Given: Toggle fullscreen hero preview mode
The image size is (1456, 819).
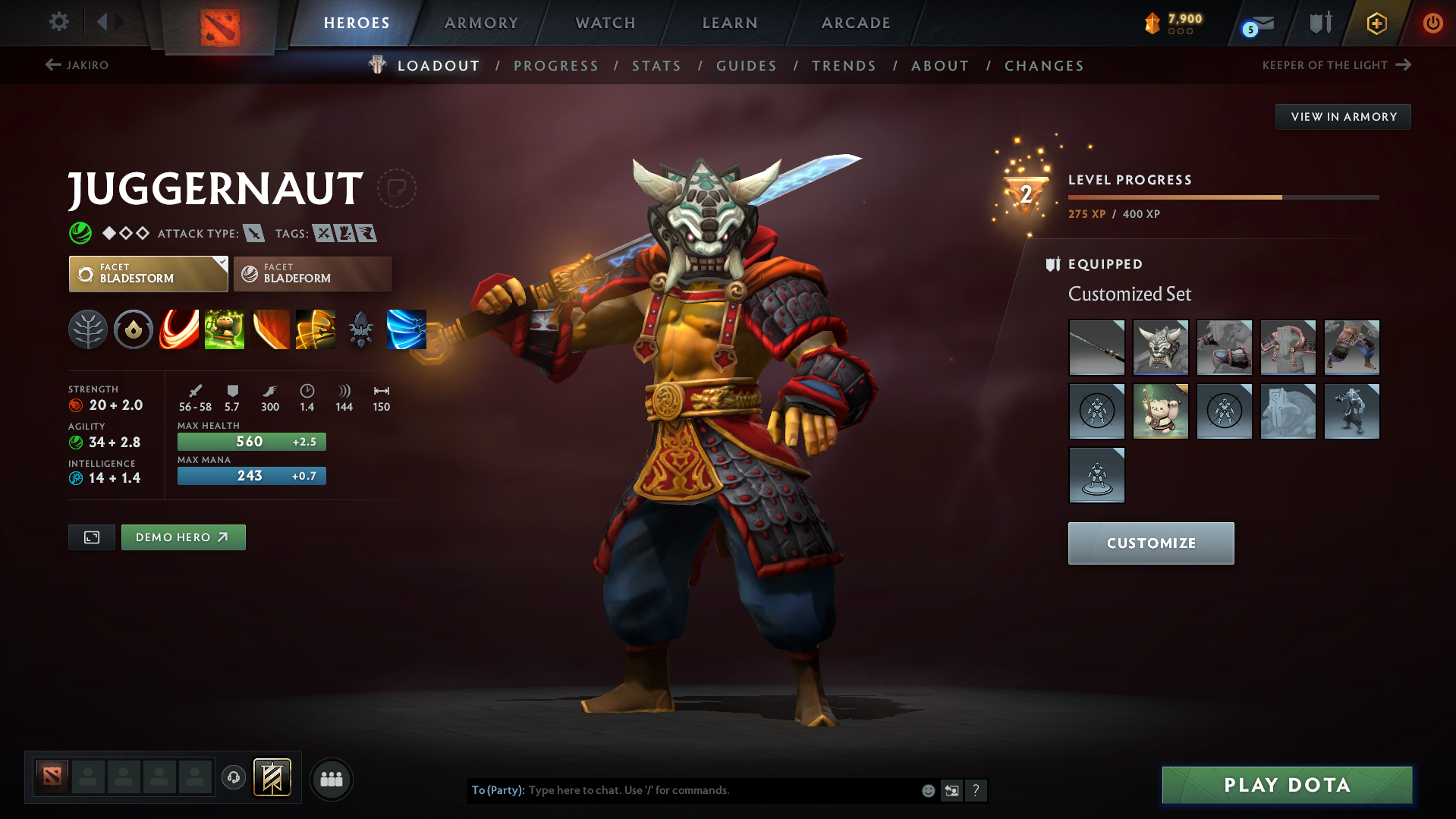Looking at the screenshot, I should (91, 537).
